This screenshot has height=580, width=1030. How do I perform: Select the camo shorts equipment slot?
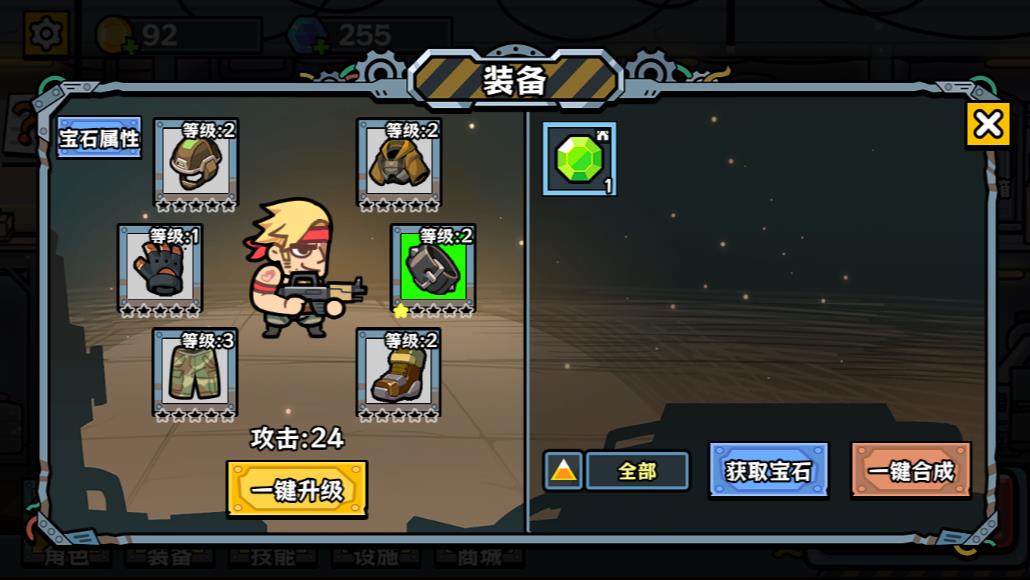pos(195,372)
